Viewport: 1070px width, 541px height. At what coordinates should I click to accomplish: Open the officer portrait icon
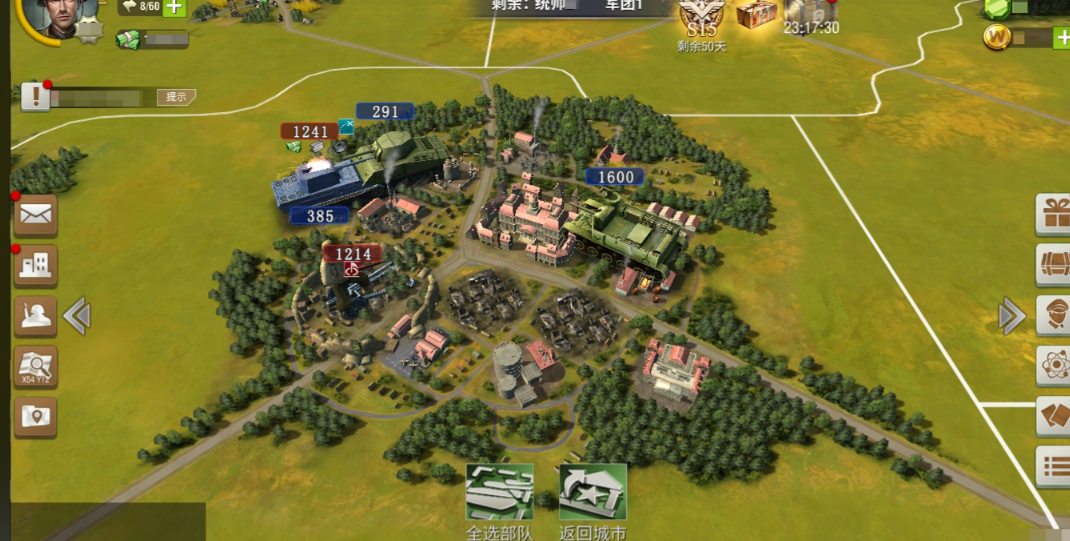tap(1054, 315)
